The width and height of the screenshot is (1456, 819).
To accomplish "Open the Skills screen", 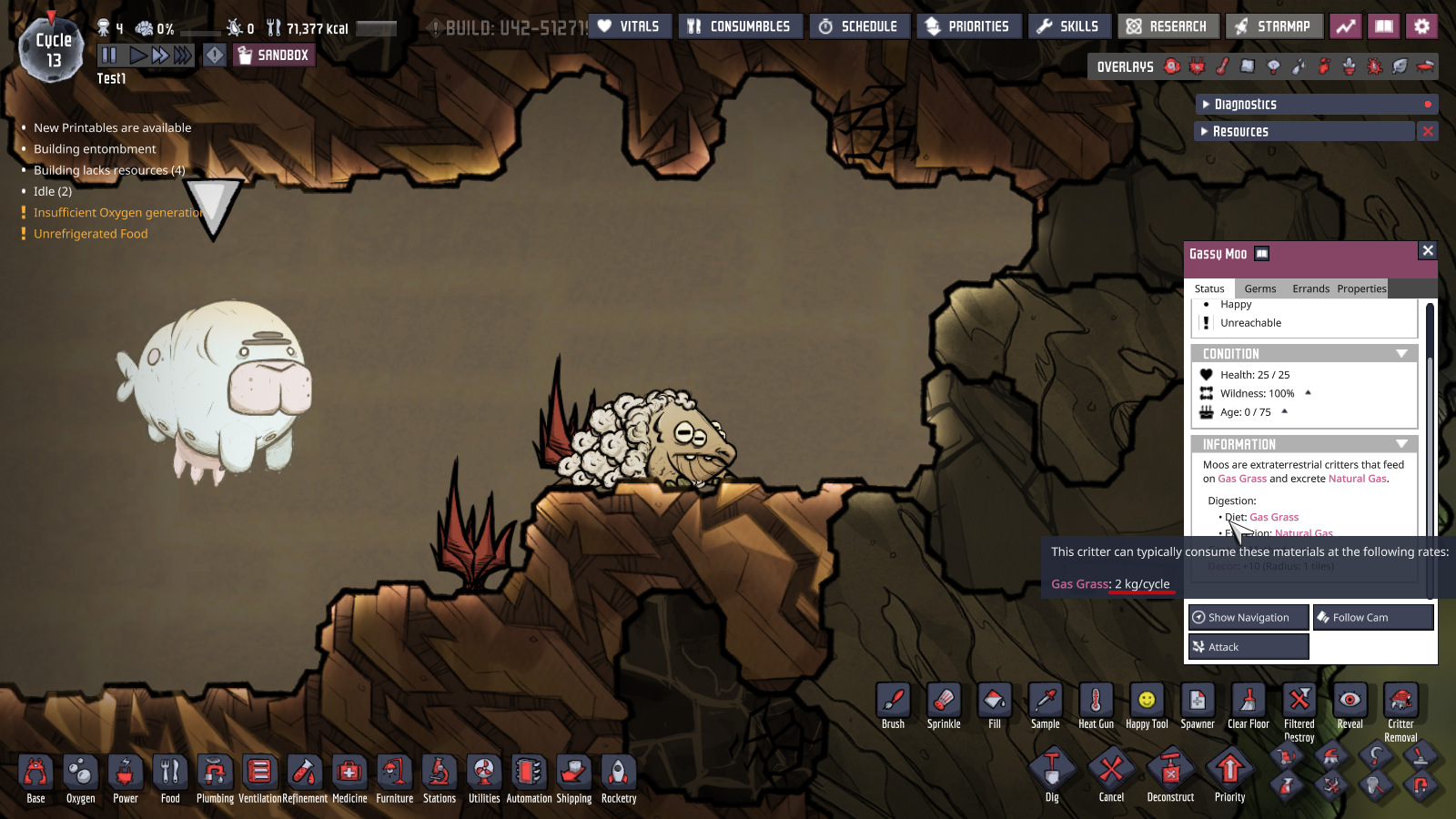I will click(x=1068, y=26).
